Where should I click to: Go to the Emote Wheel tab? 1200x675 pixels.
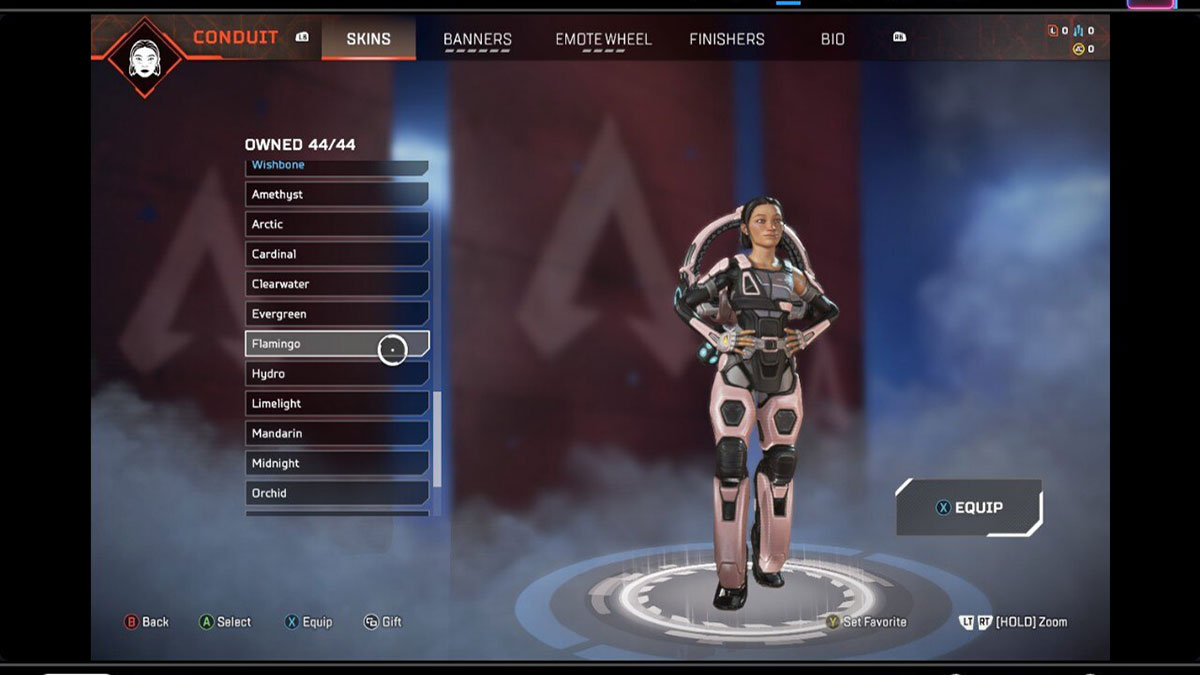click(x=603, y=39)
